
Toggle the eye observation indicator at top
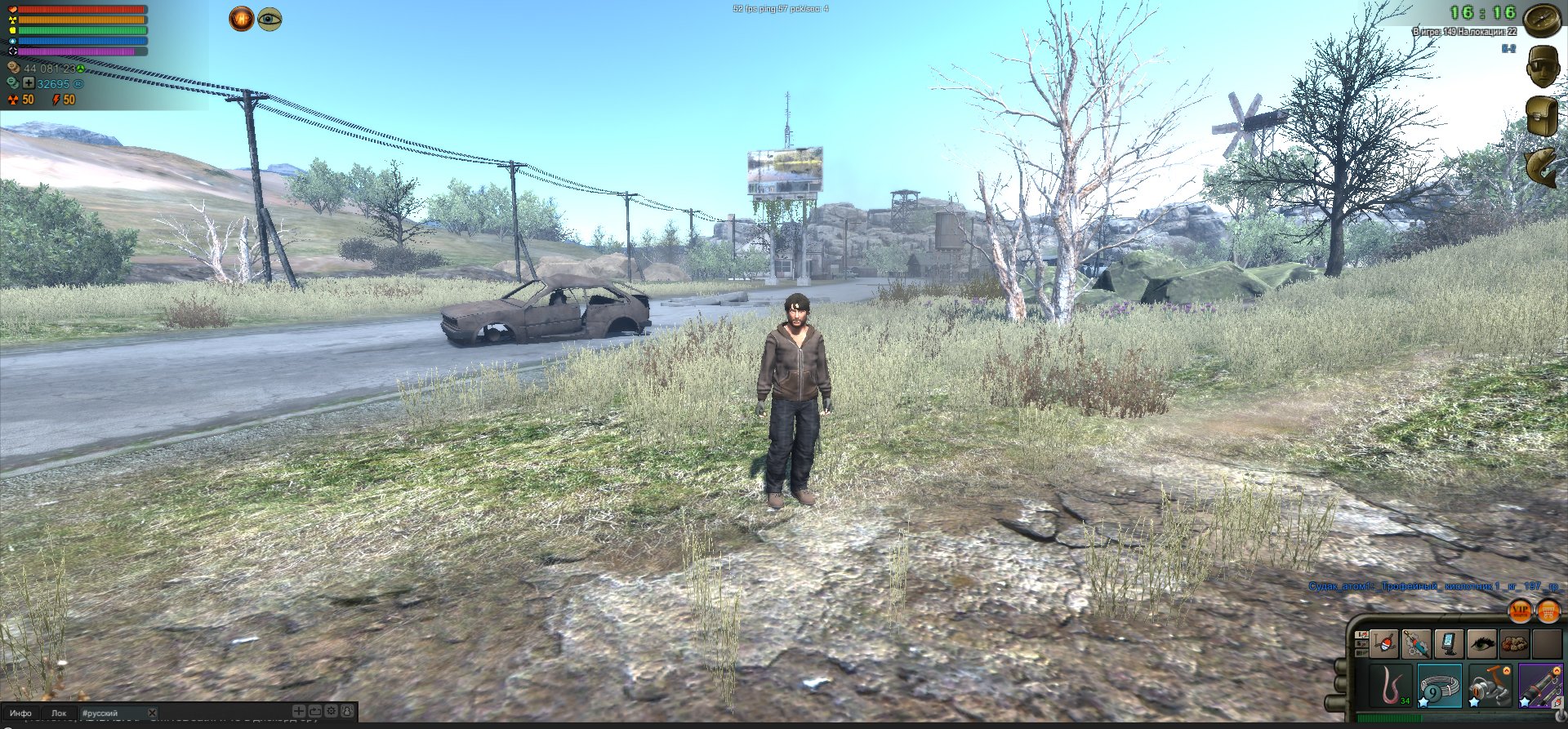269,20
